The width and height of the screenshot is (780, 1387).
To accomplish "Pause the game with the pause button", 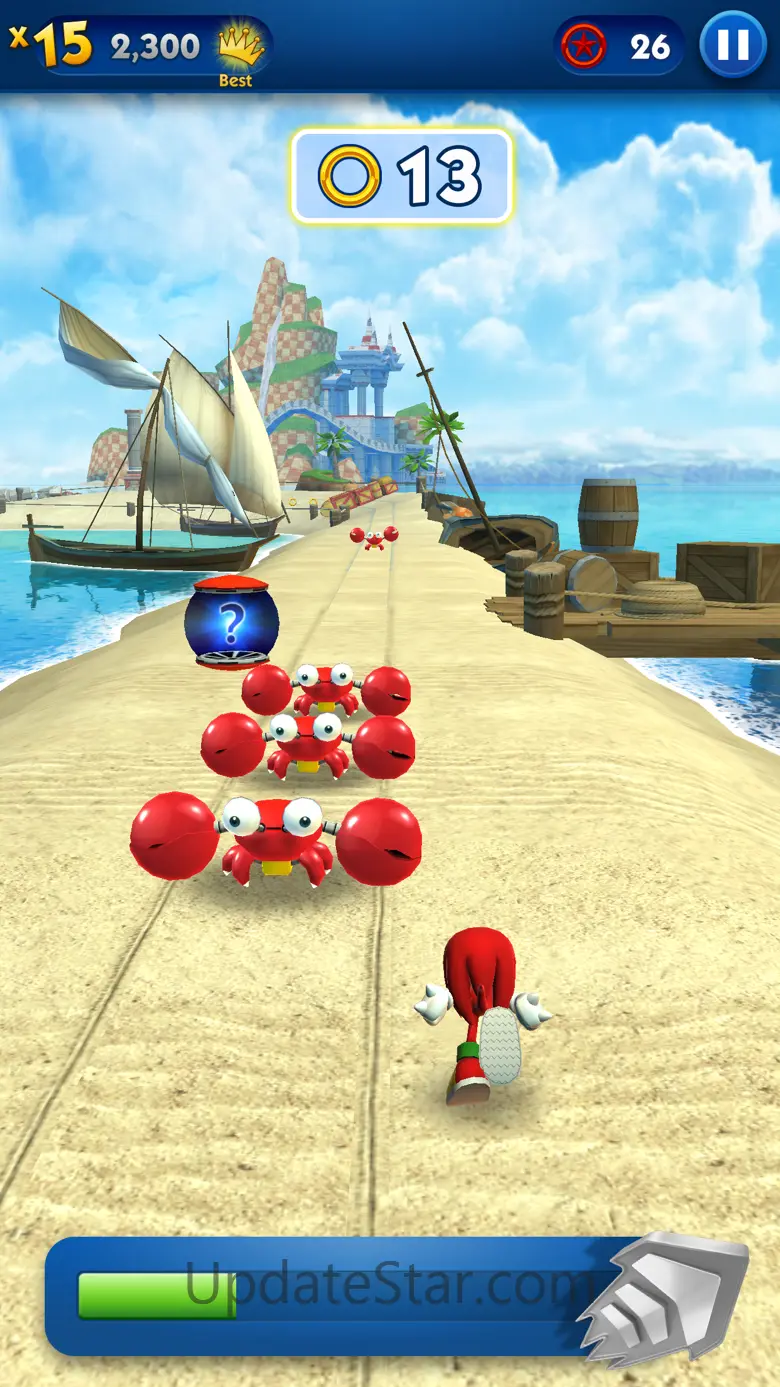I will (733, 45).
